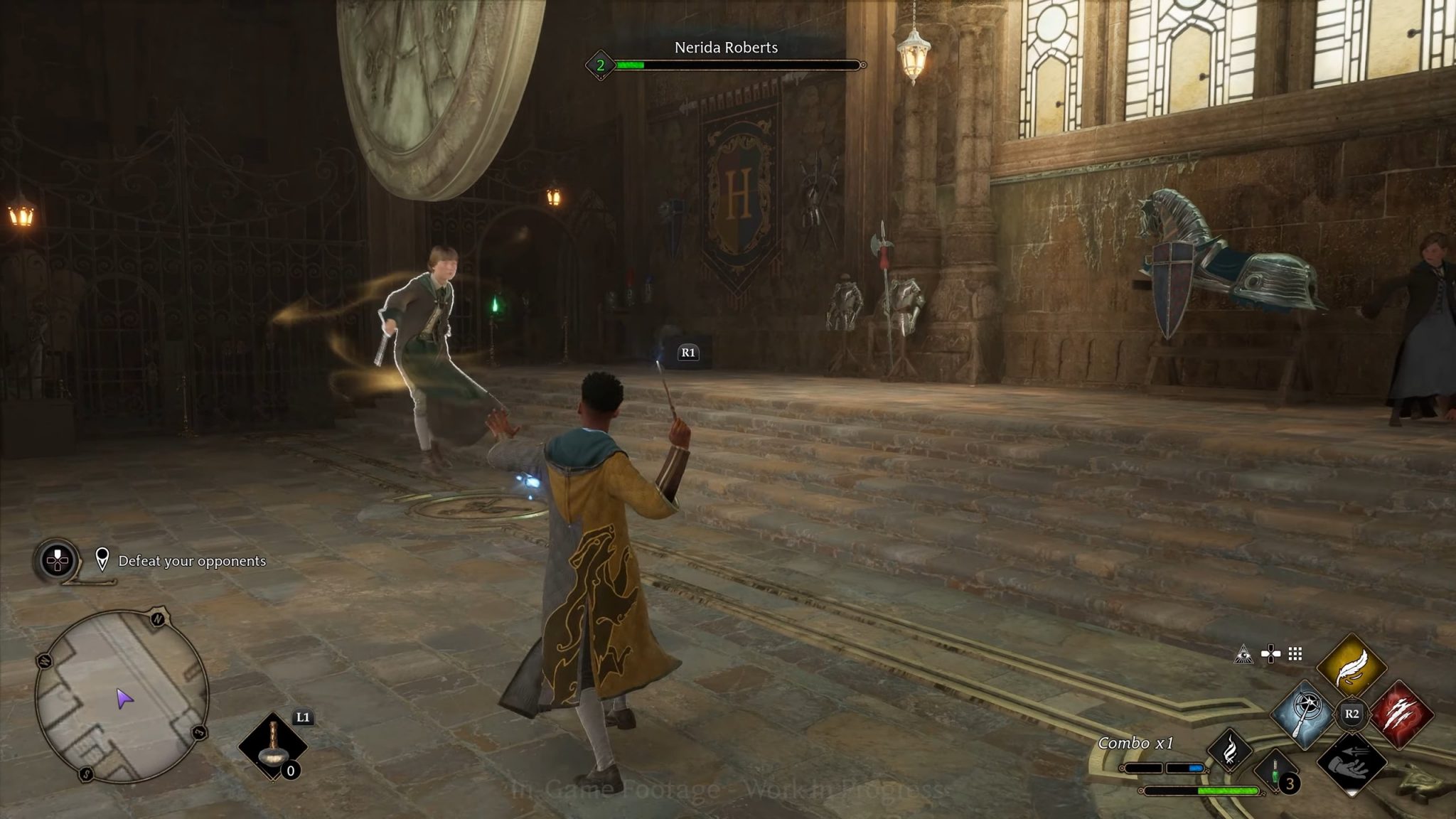
Task: Select the blue wand spell in the diamond
Action: [x=1303, y=714]
